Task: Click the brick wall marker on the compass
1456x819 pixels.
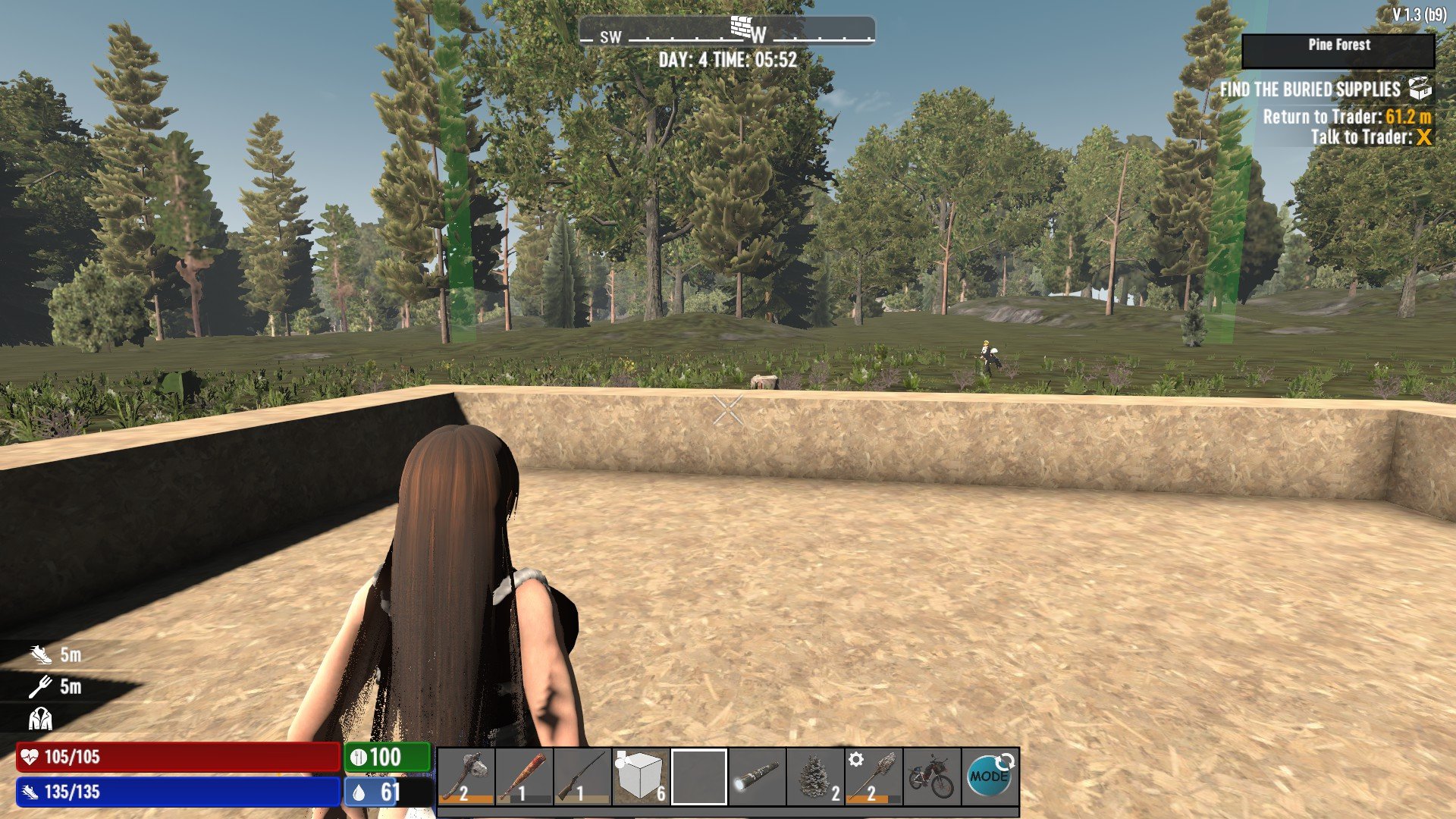Action: 741,27
